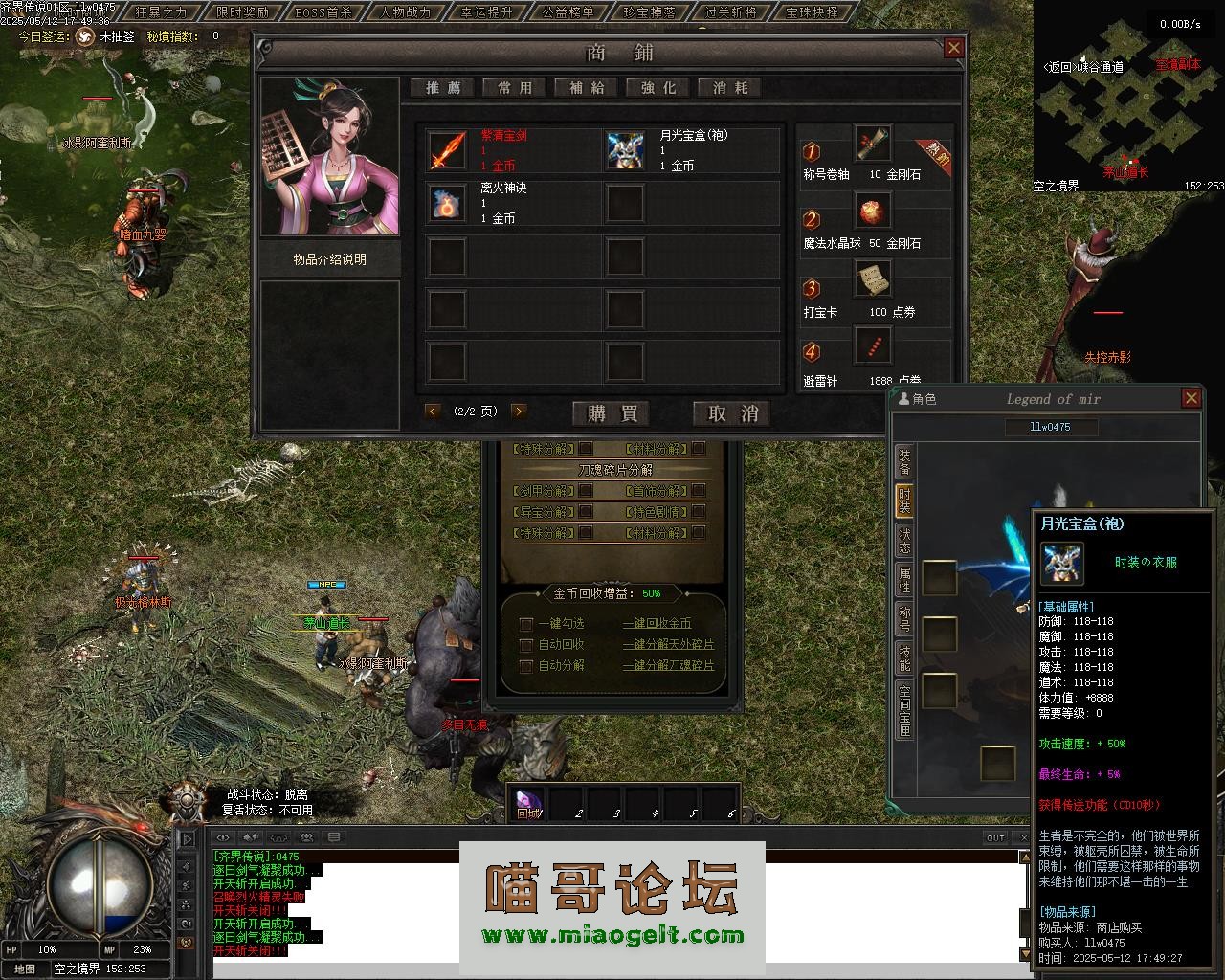Screen dimensions: 1225x980
Task: Pick the 离火神诀 item in shop
Action: point(448,203)
